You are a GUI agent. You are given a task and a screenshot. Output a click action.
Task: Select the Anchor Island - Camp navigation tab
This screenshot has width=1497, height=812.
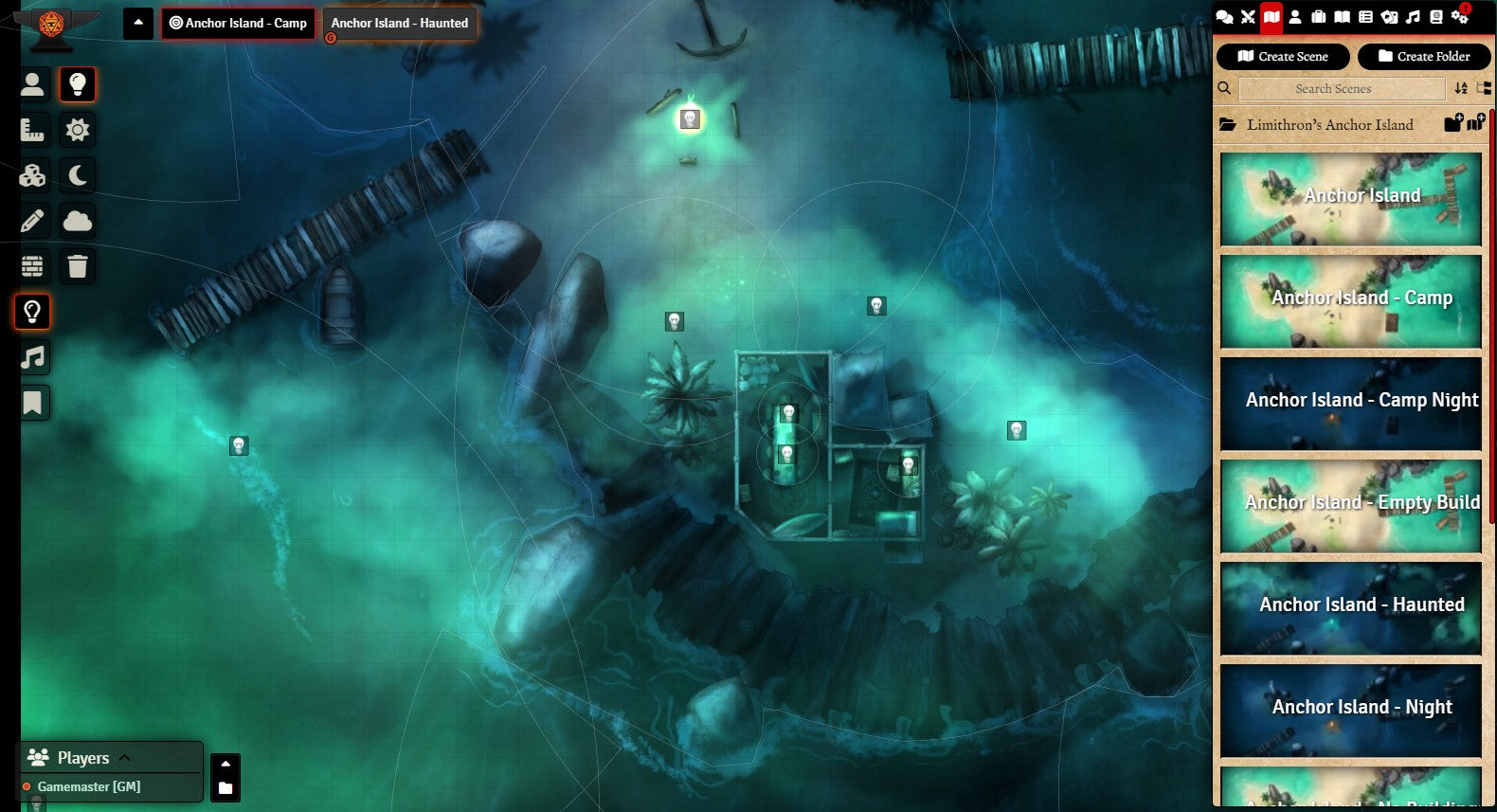click(x=238, y=24)
